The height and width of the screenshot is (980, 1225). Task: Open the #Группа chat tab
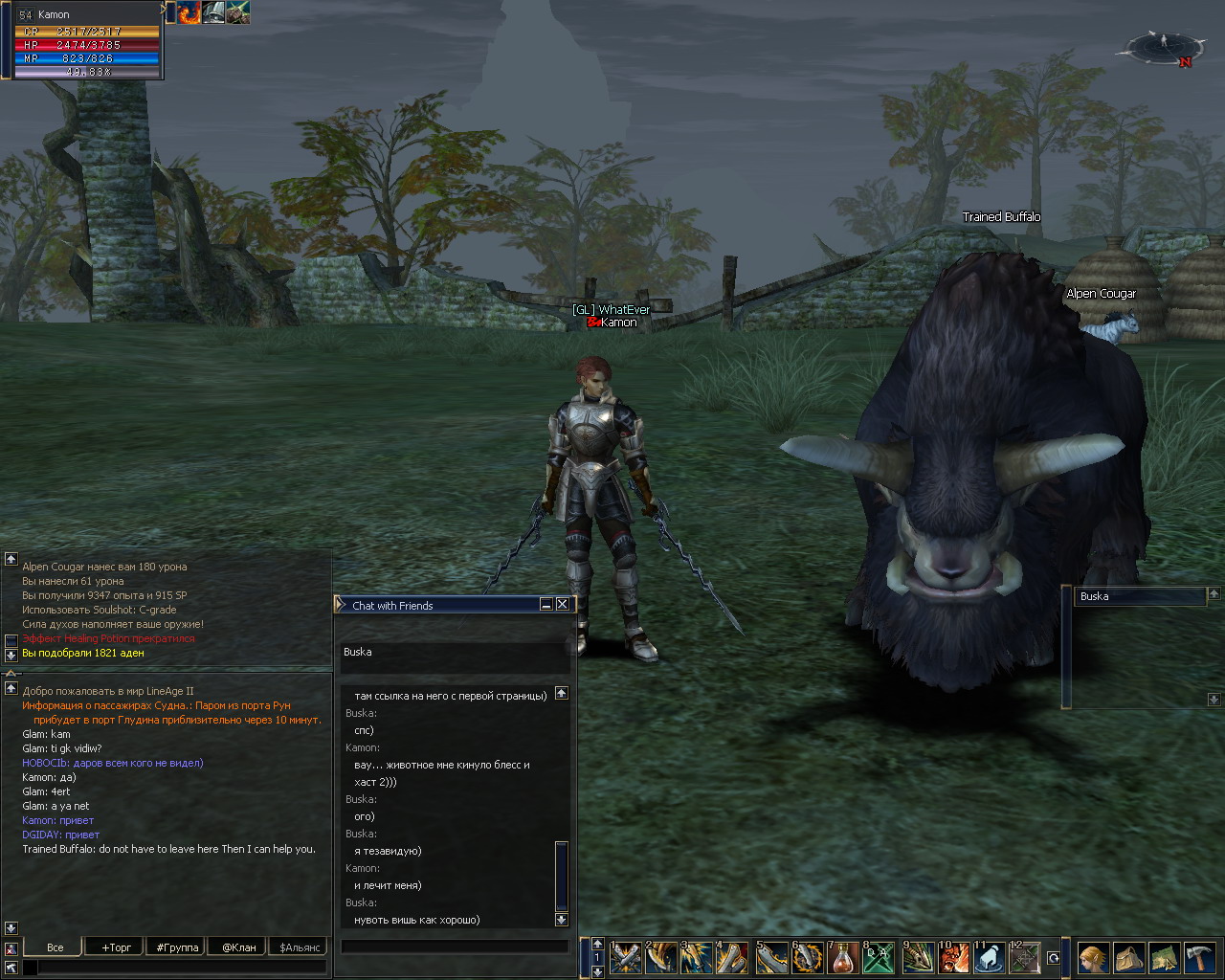pos(177,947)
